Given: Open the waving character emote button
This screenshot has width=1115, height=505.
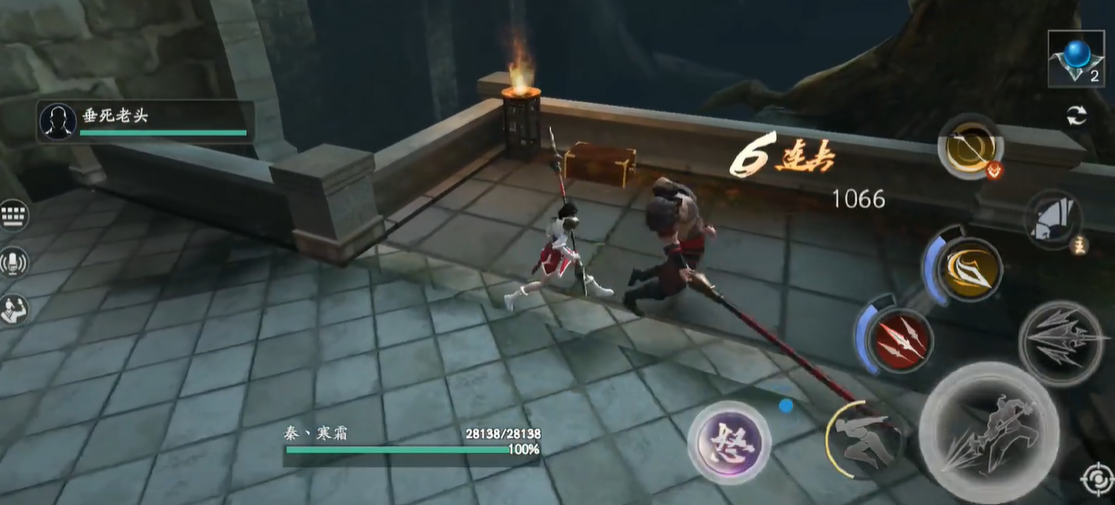Looking at the screenshot, I should coord(15,309).
